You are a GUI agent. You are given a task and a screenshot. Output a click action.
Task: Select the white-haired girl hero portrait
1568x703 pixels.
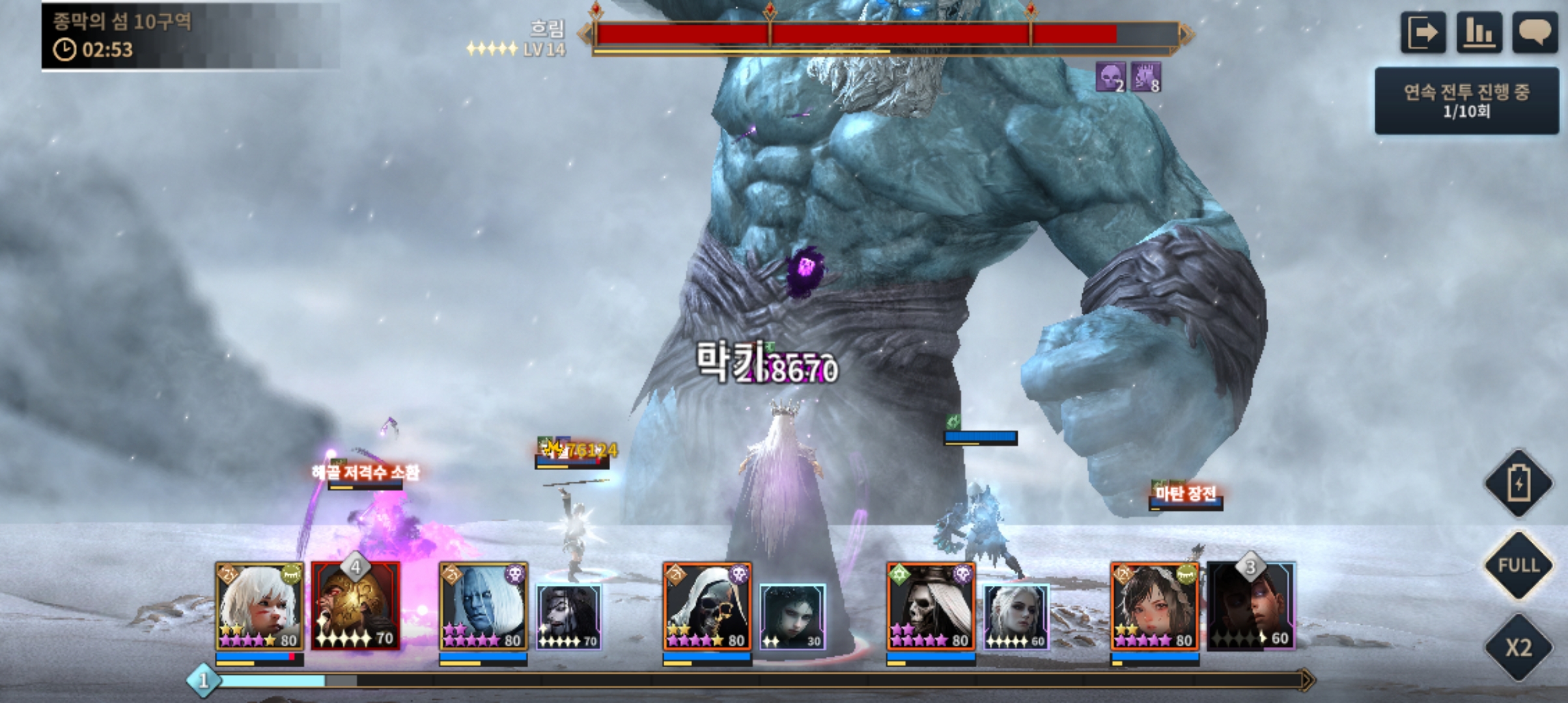coord(259,606)
